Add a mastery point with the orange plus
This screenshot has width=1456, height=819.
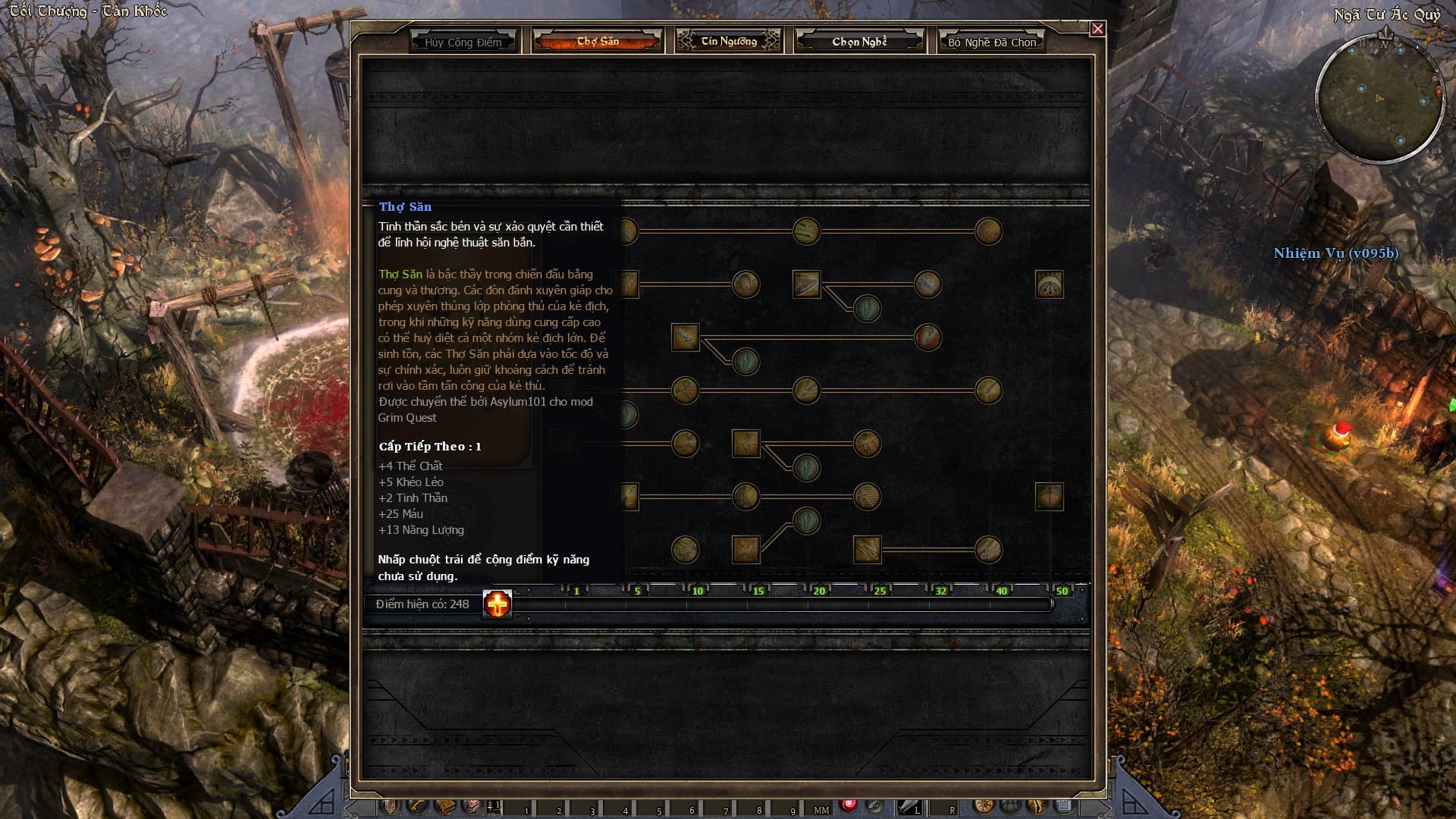497,604
